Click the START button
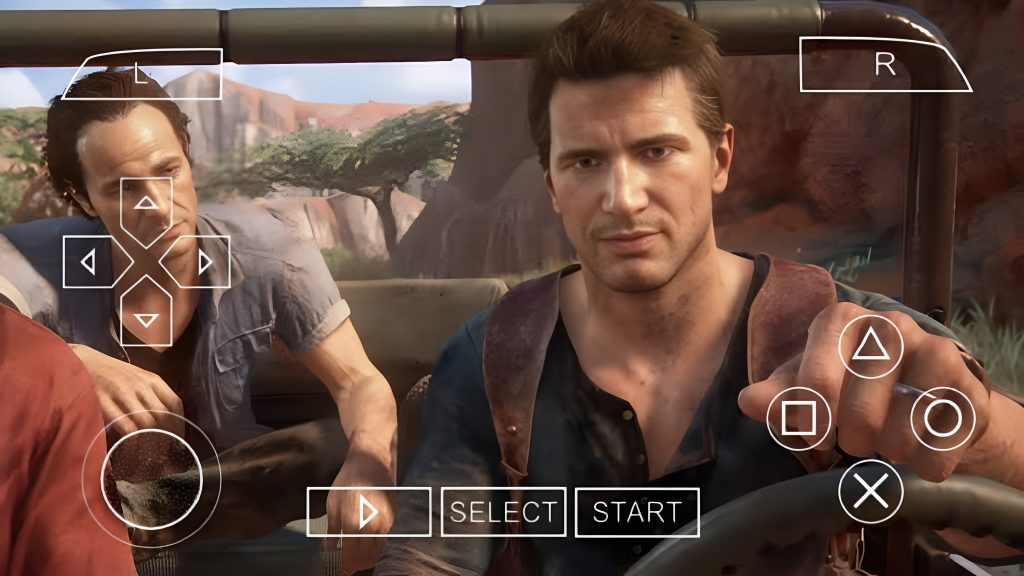Image resolution: width=1024 pixels, height=576 pixels. click(x=637, y=512)
